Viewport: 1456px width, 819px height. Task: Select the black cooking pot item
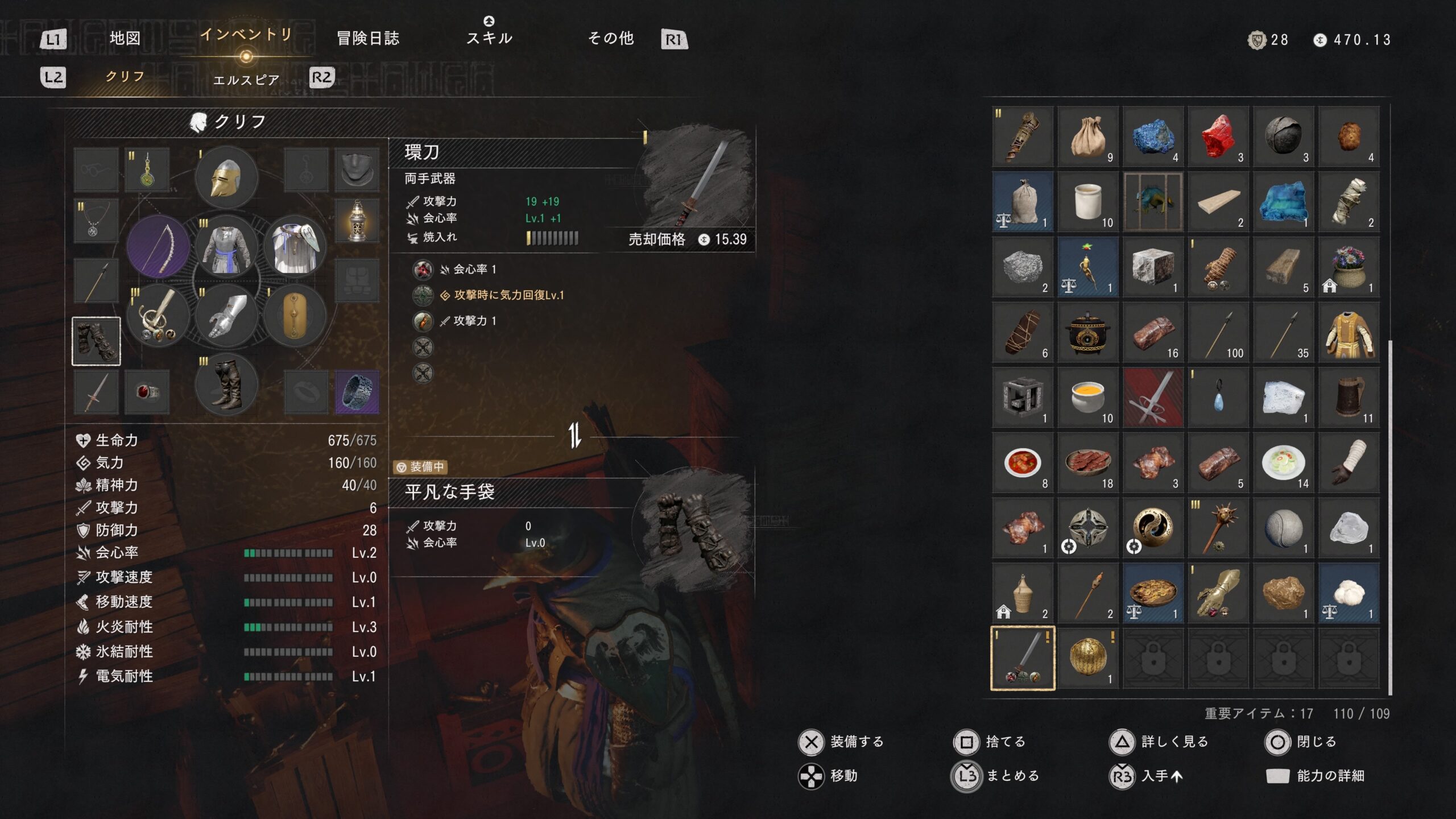(x=1087, y=332)
